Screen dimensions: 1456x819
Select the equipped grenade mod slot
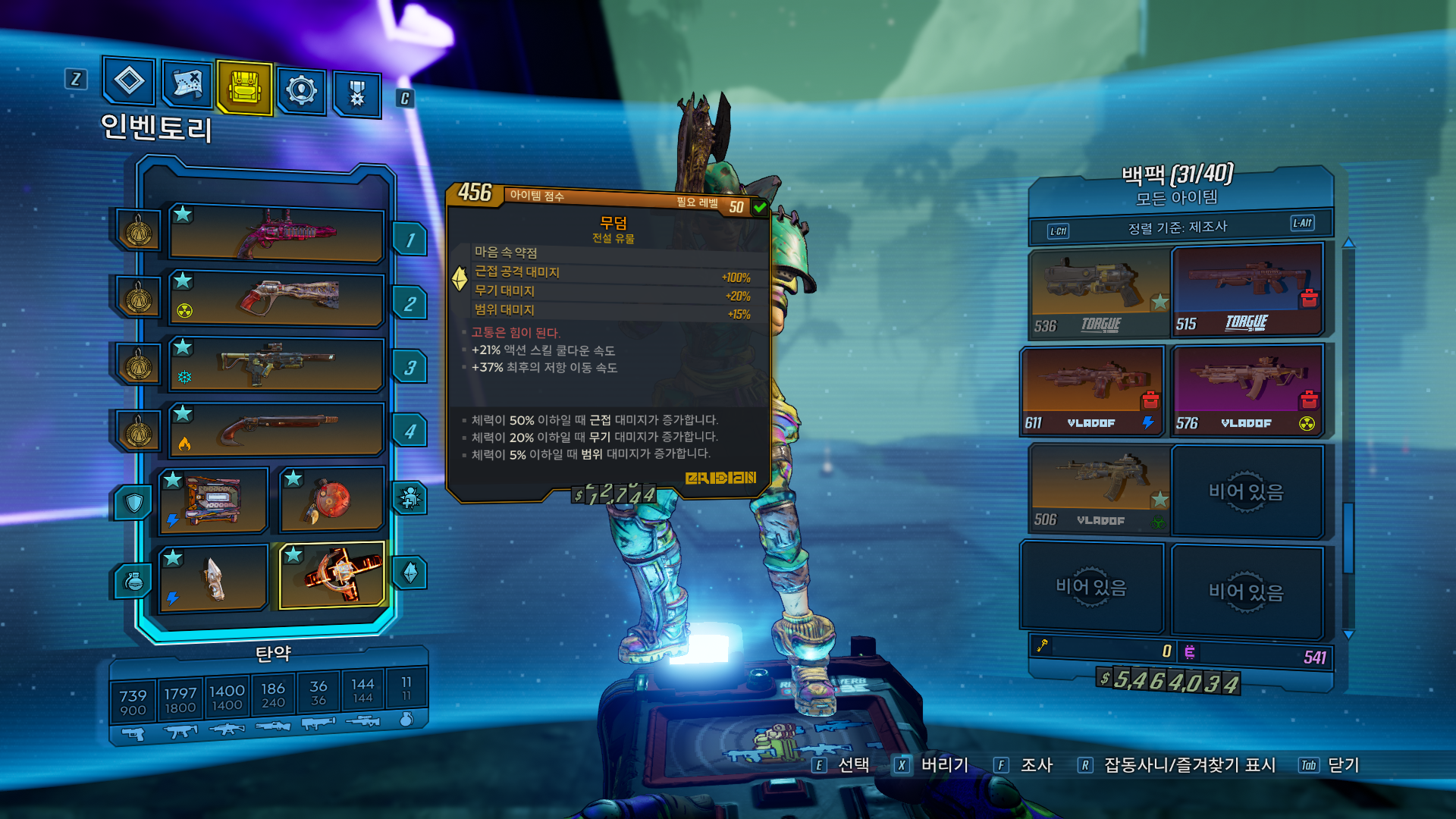(x=213, y=579)
